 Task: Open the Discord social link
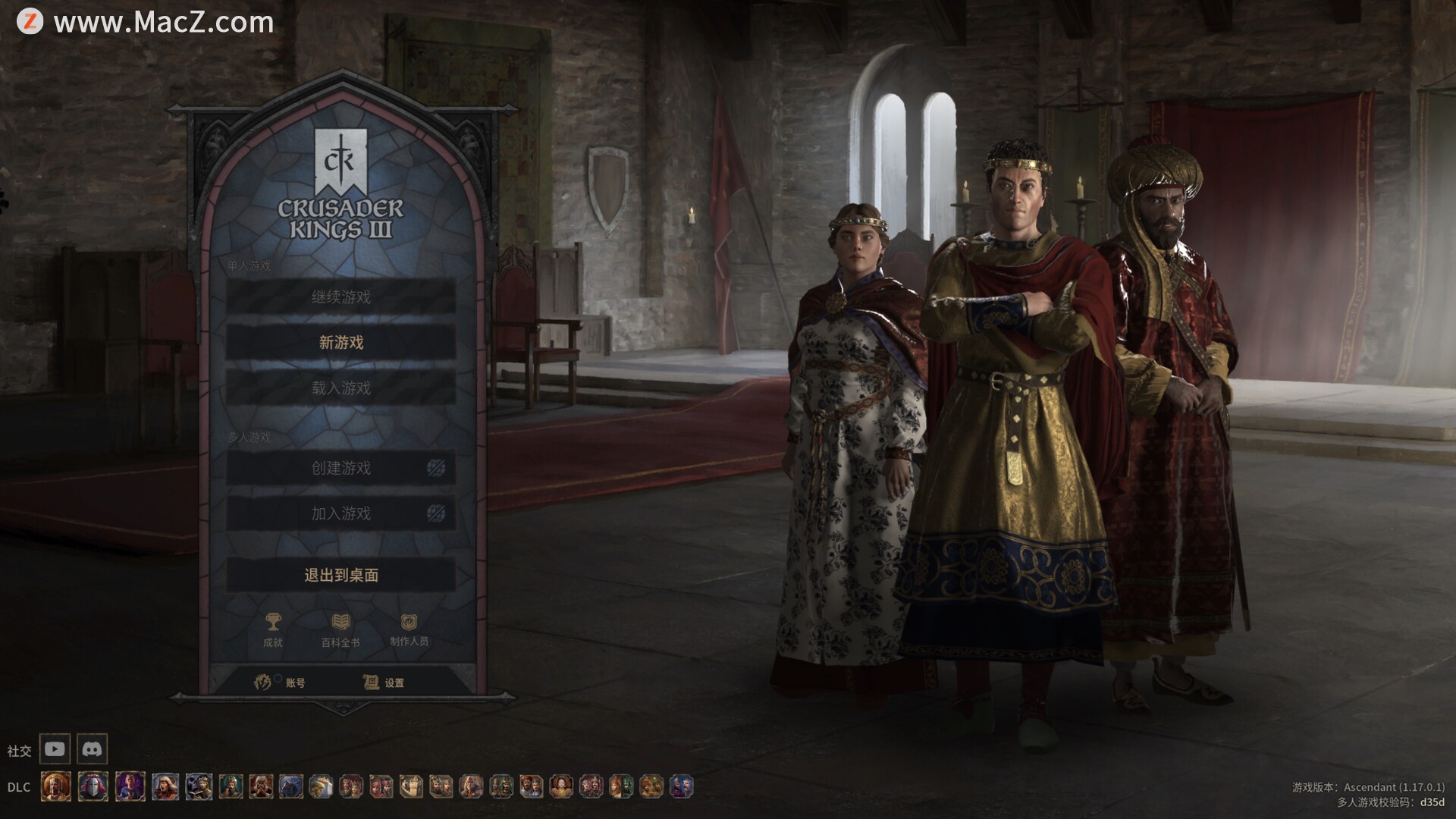pyautogui.click(x=92, y=749)
